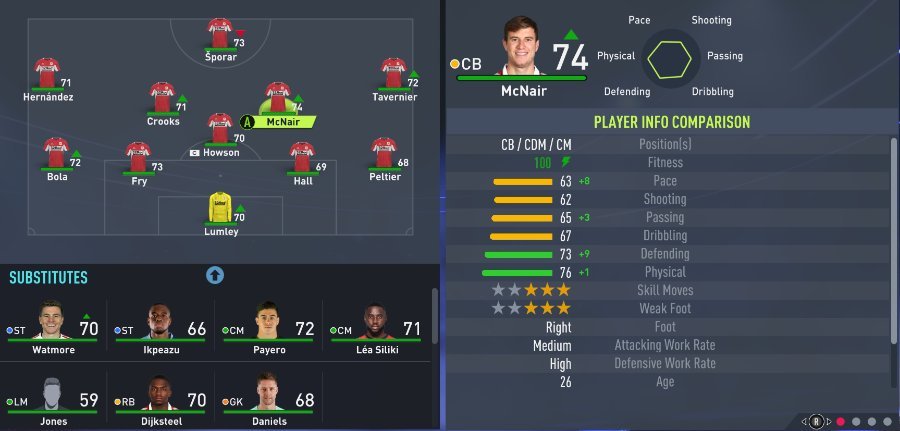Select substitute Dijksteel
The width and height of the screenshot is (900, 431).
pyautogui.click(x=160, y=398)
